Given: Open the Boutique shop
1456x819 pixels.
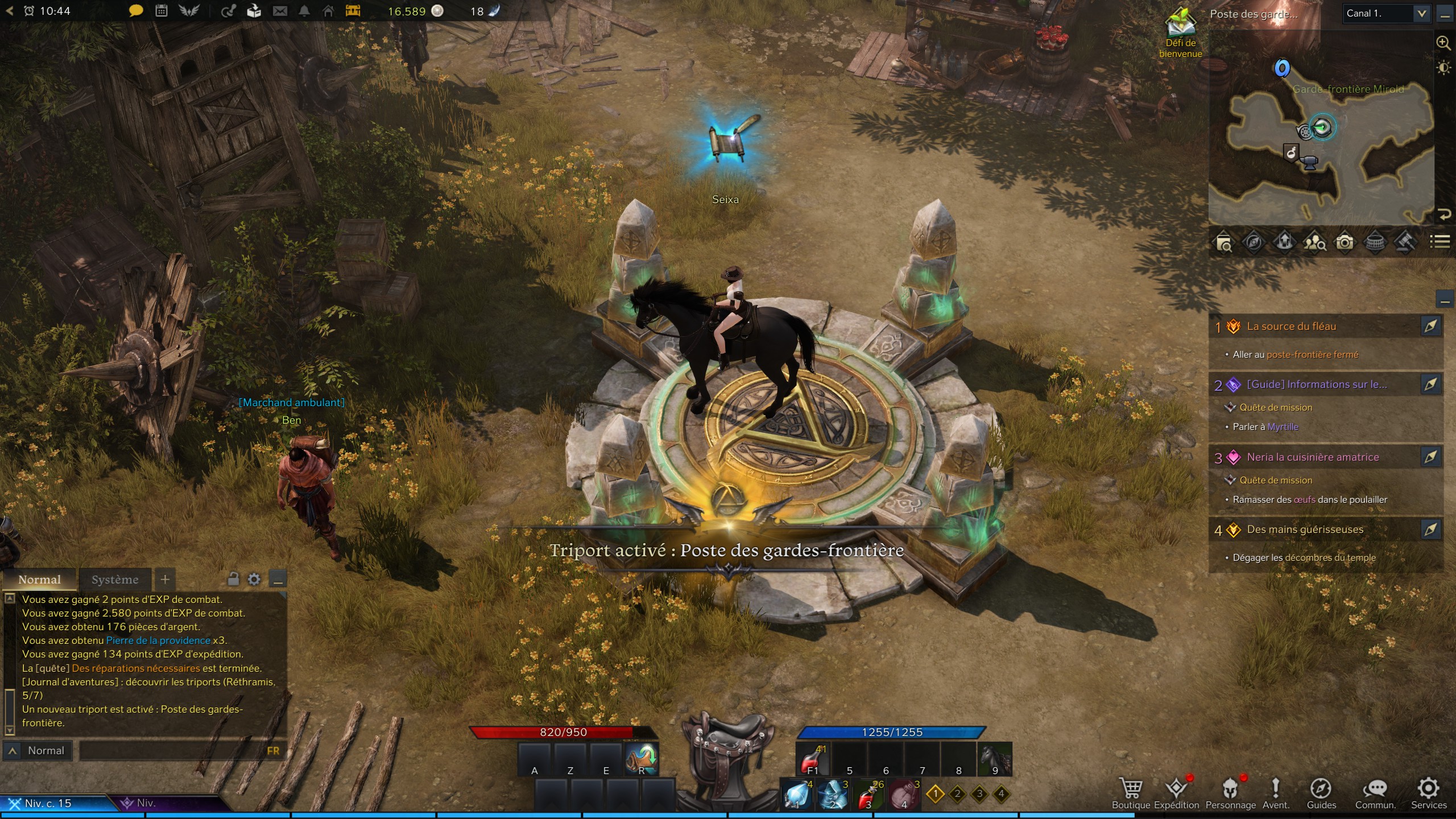Looking at the screenshot, I should pyautogui.click(x=1131, y=792).
